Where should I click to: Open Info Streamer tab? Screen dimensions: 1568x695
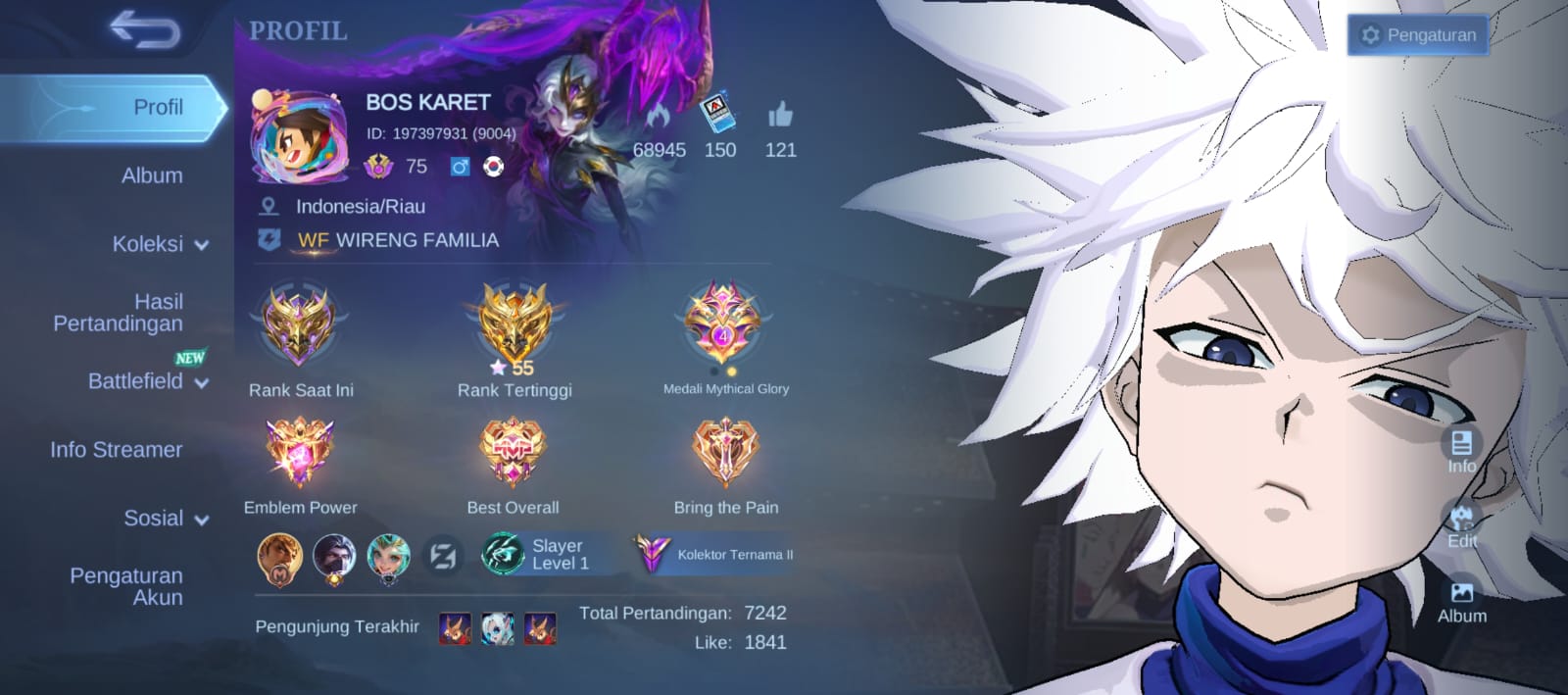tap(117, 450)
